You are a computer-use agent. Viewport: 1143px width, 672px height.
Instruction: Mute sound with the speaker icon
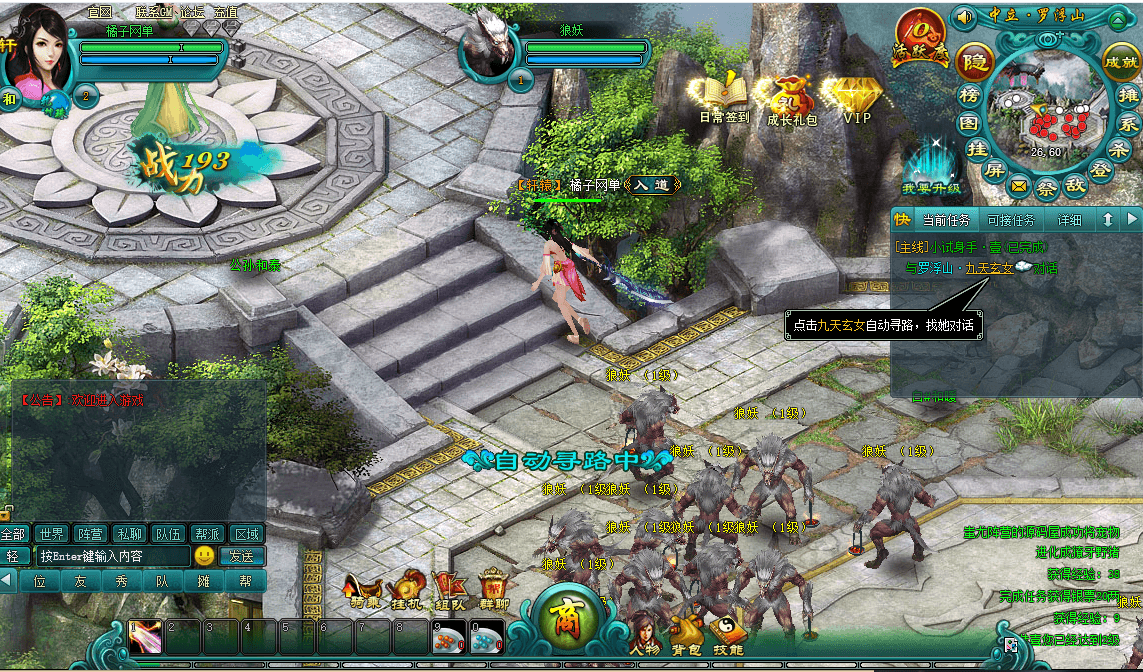click(x=964, y=17)
